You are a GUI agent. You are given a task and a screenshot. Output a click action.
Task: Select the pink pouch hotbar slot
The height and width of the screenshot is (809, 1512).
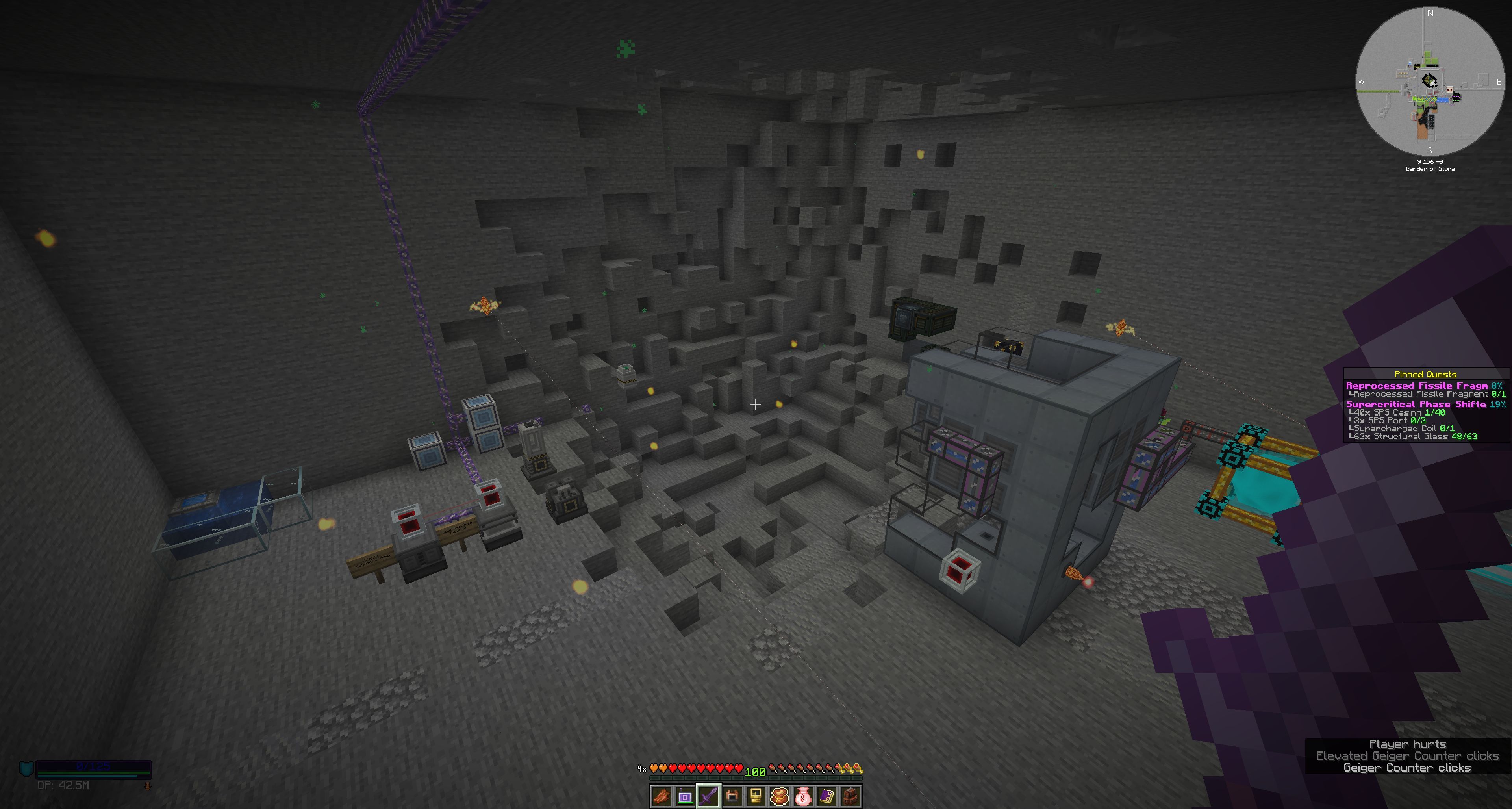point(804,797)
